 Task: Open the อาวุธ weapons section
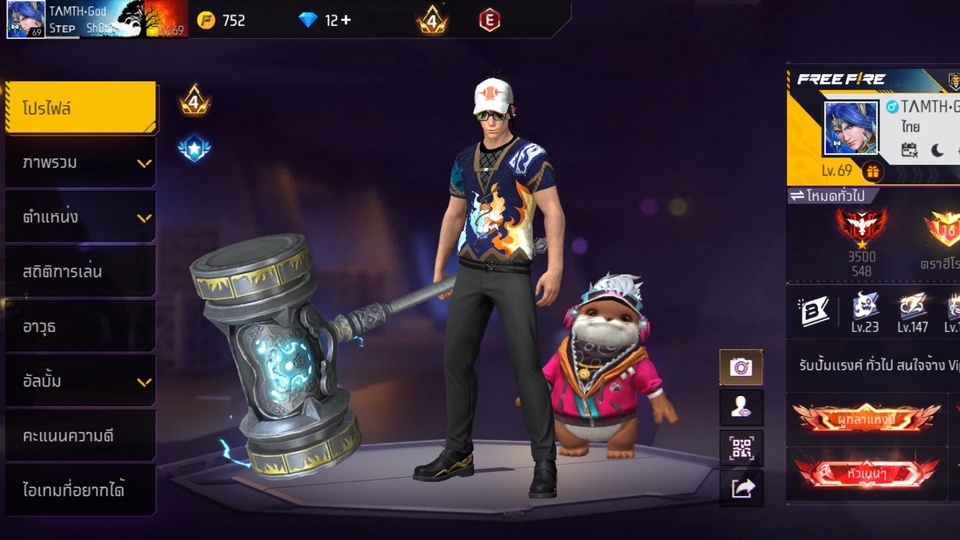coord(80,326)
